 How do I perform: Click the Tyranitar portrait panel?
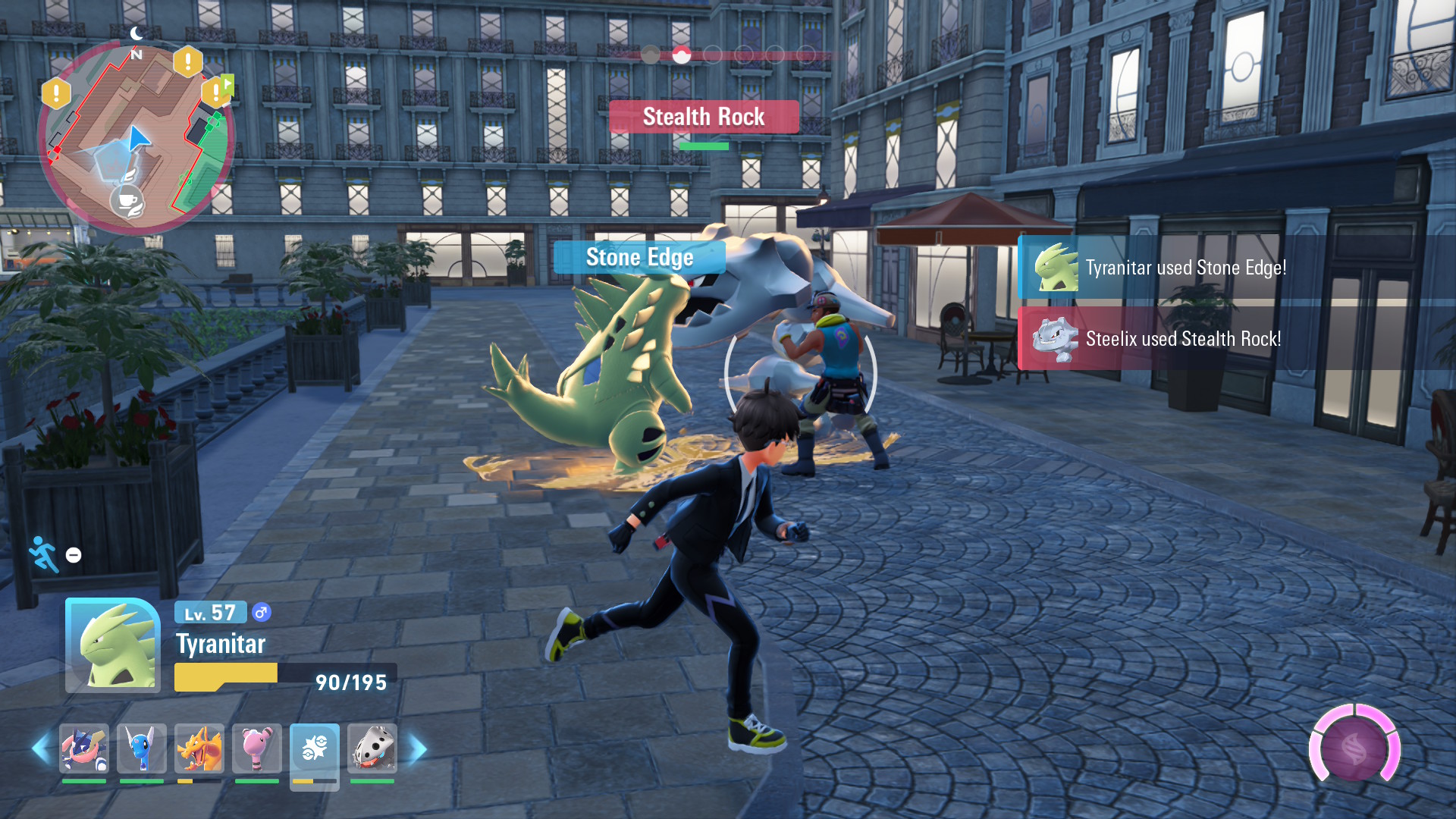(113, 645)
